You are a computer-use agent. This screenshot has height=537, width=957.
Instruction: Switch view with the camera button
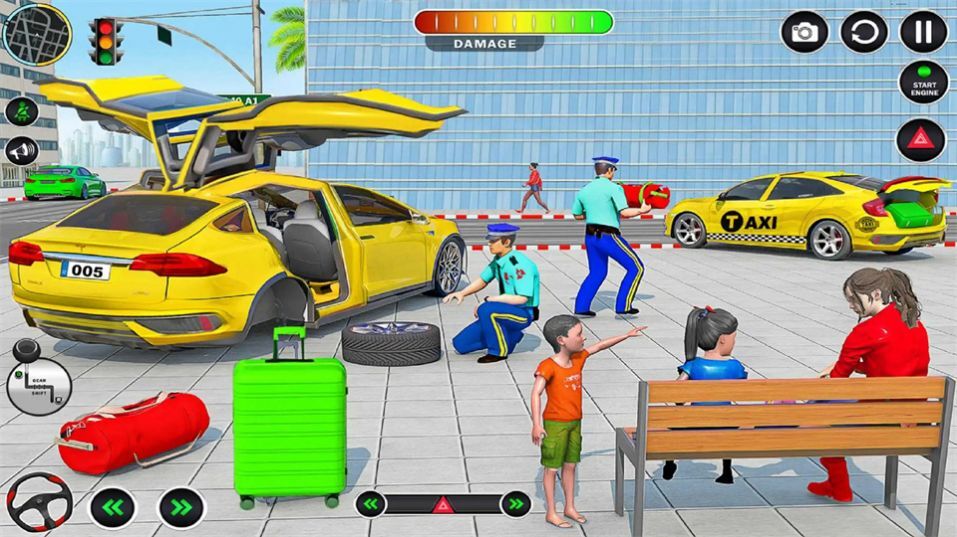804,32
